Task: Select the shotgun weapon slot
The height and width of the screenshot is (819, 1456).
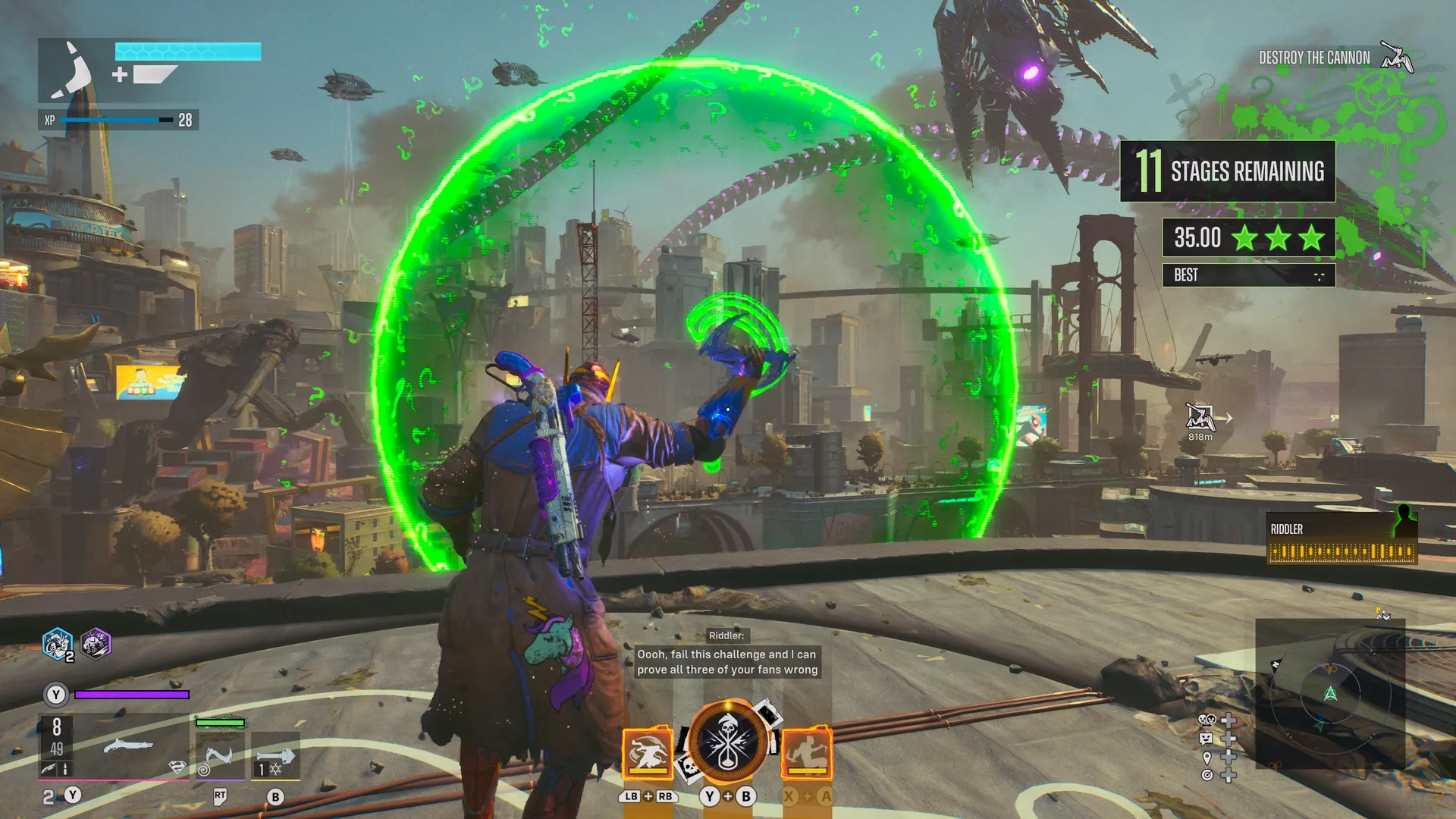Action: coord(127,747)
